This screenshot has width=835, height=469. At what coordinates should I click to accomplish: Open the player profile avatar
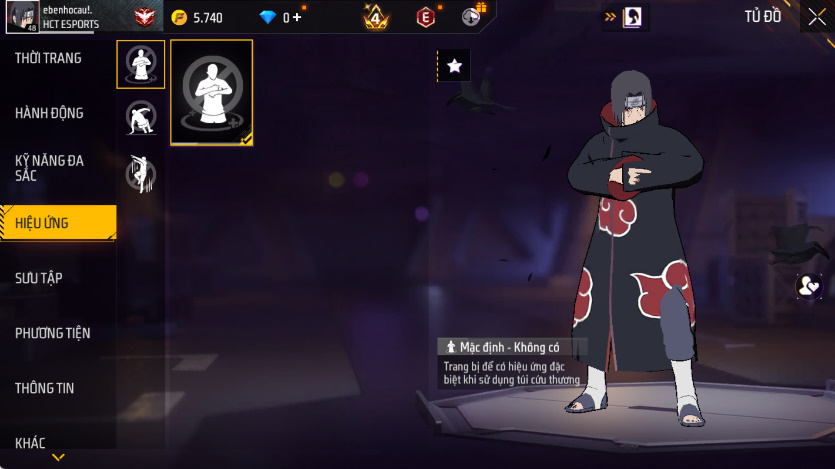[x=22, y=16]
